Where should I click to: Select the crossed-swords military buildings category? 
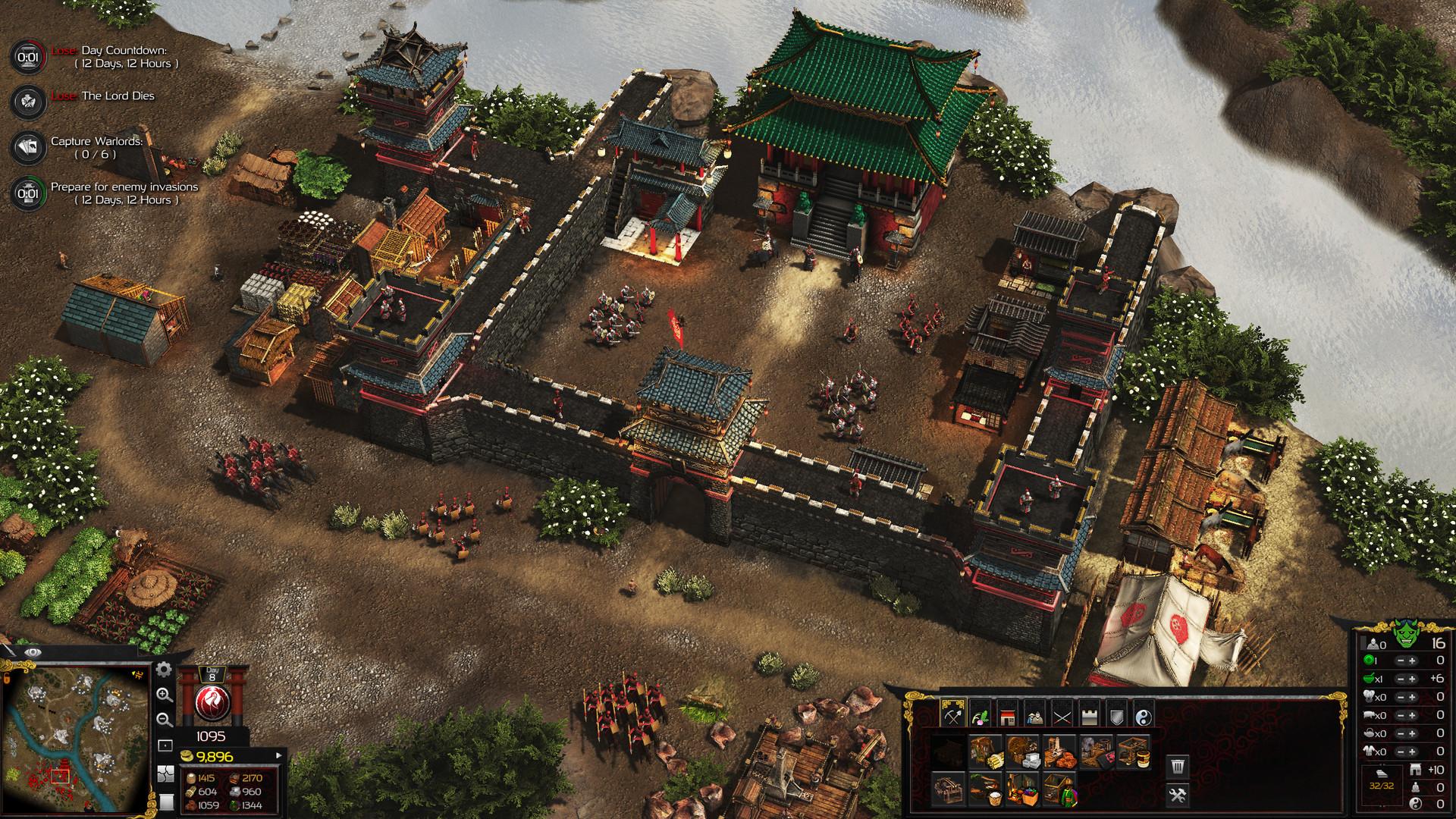coord(1063,715)
